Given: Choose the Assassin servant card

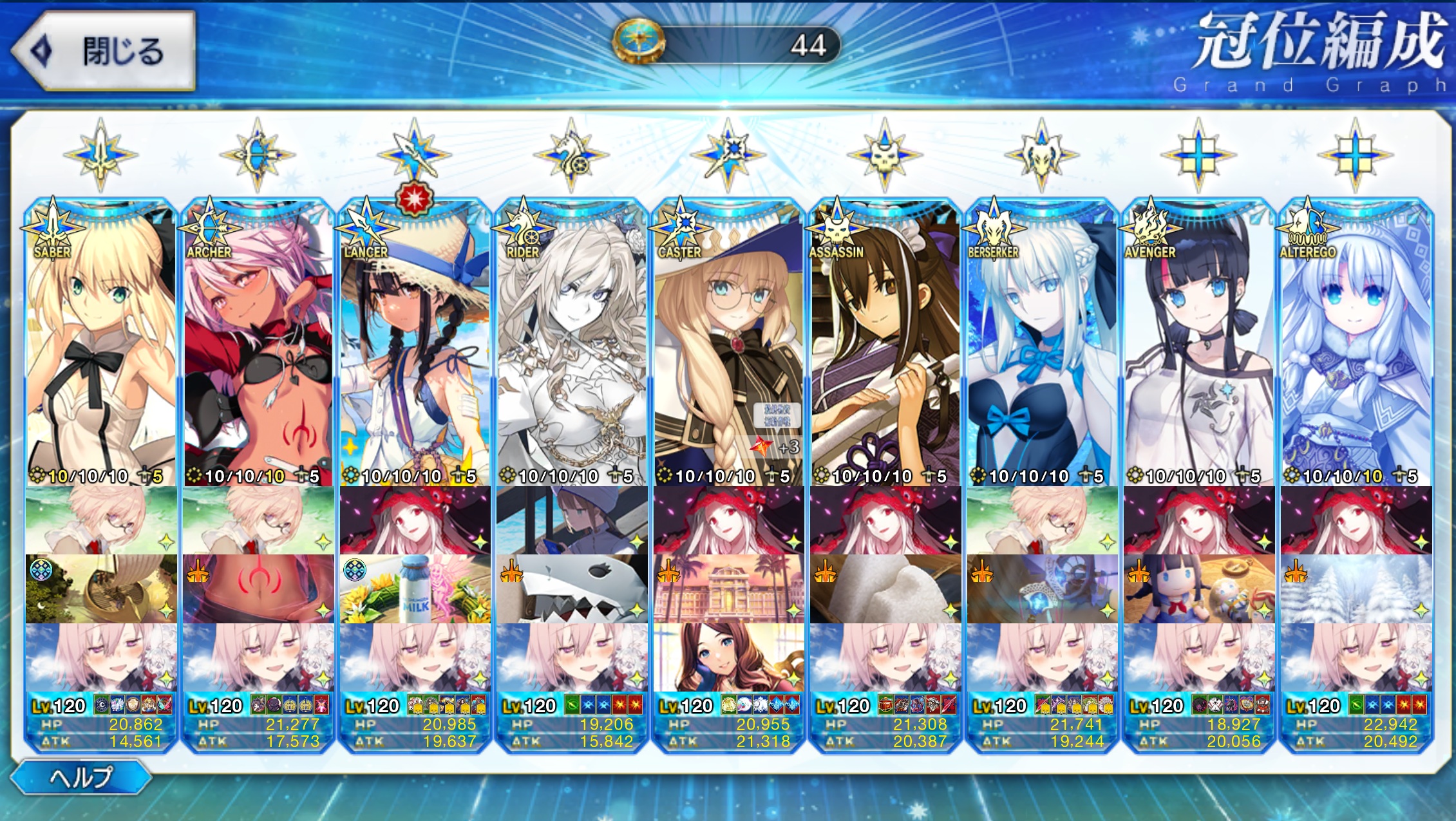Looking at the screenshot, I should coord(885,348).
